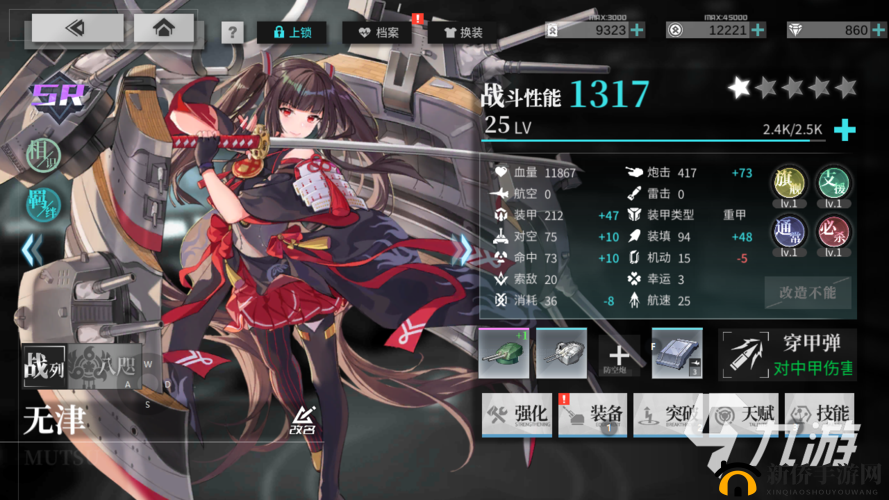This screenshot has width=889, height=500.
Task: Go back with the double-arrow button
Action: pos(74,29)
